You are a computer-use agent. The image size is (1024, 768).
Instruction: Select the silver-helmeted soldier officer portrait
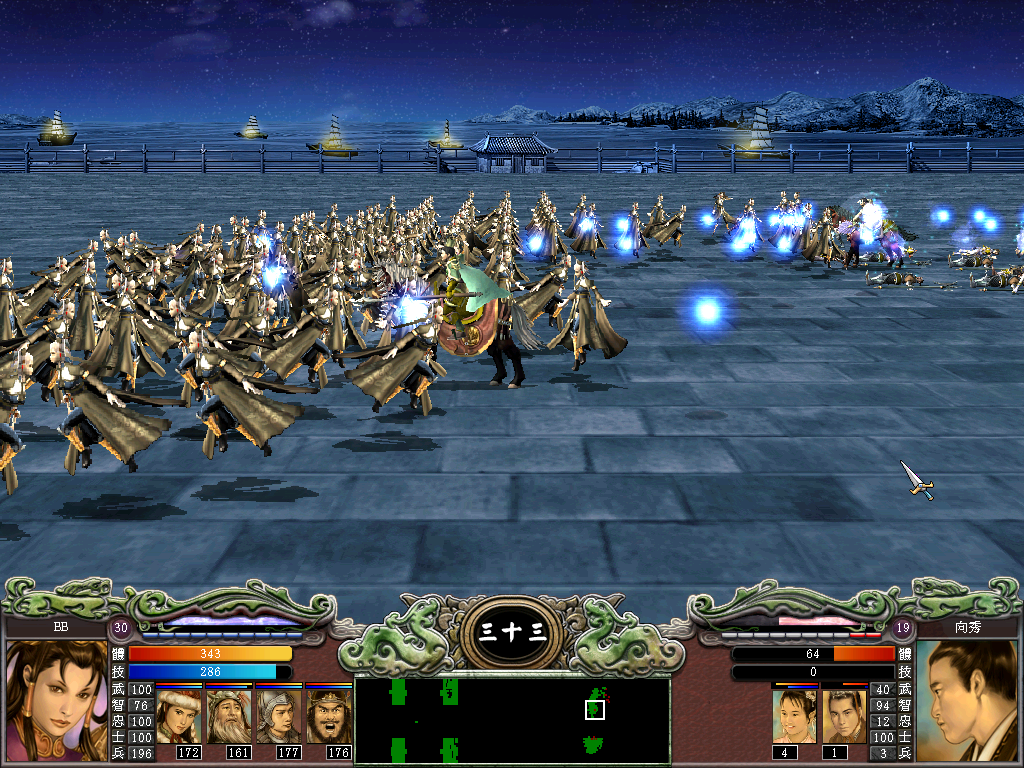click(278, 716)
